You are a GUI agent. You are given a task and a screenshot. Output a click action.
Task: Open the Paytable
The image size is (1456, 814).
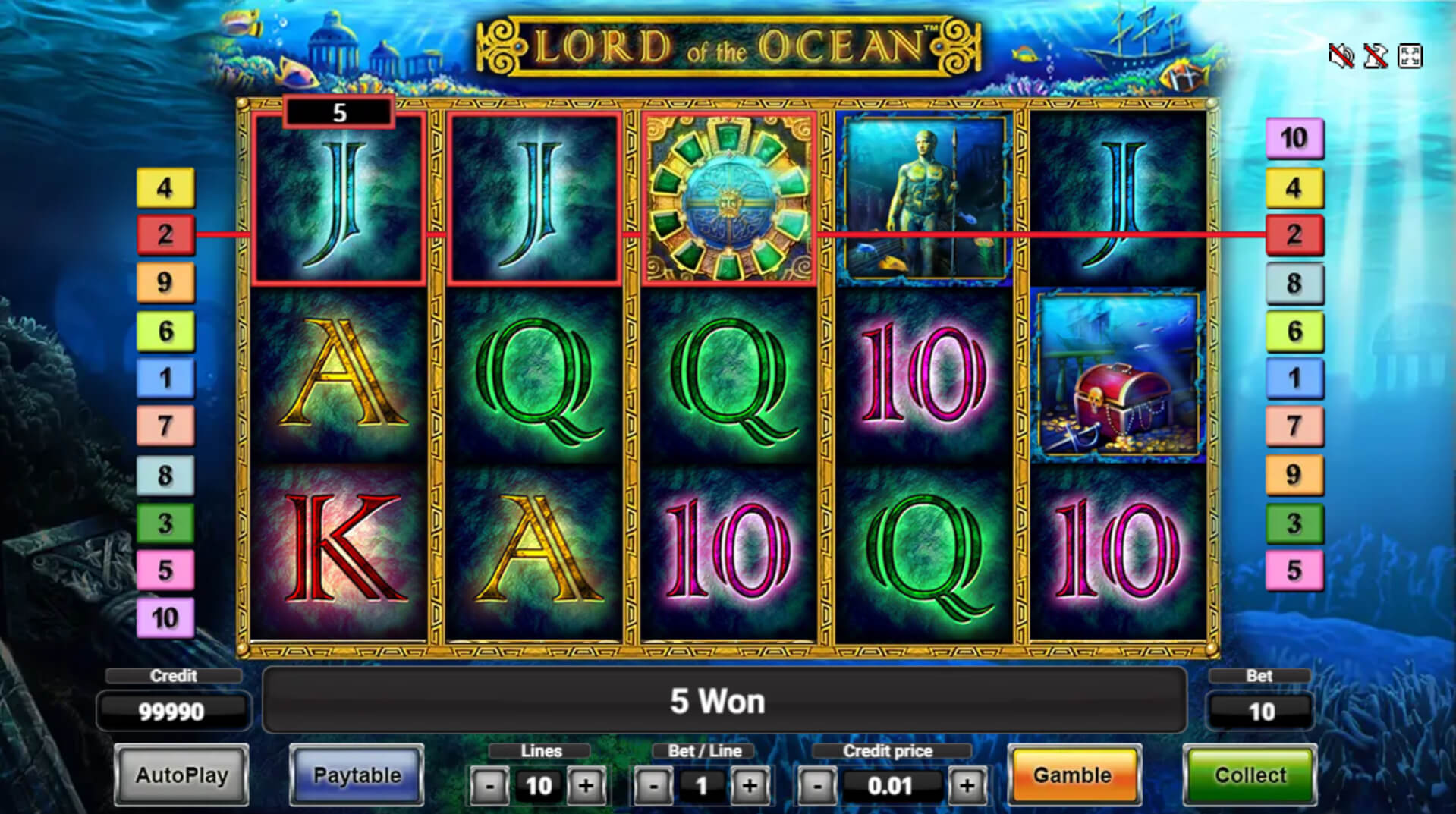click(x=356, y=775)
